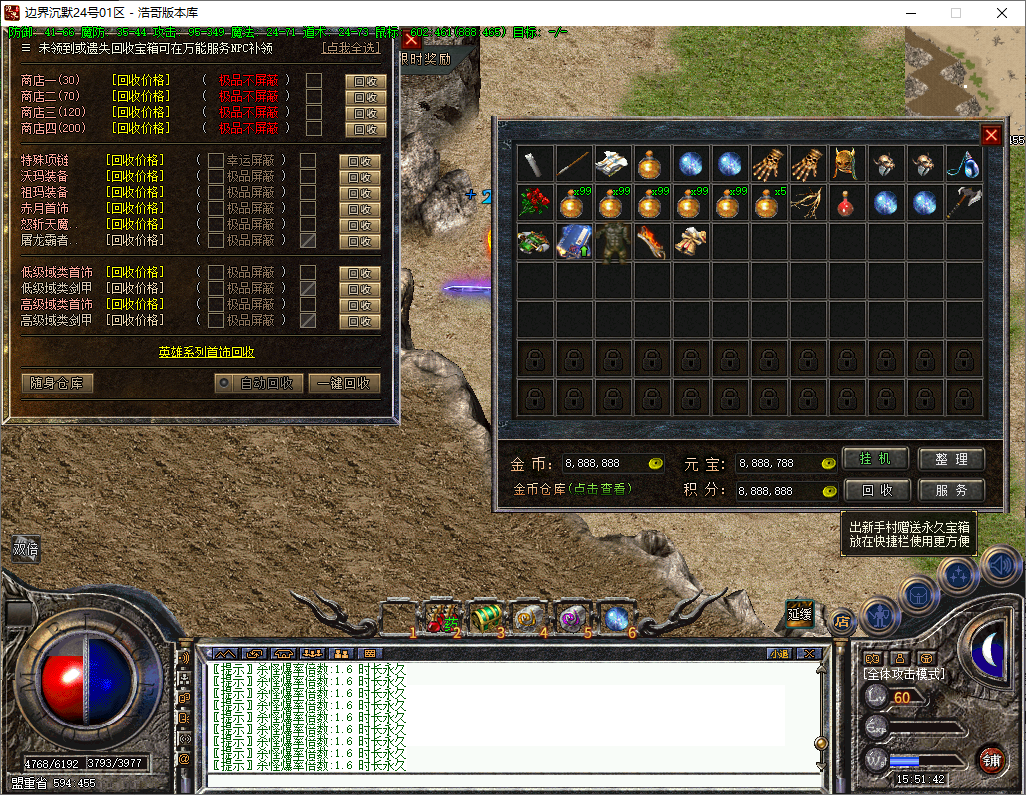Select the red roses item slot
The height and width of the screenshot is (795, 1026).
pos(534,204)
